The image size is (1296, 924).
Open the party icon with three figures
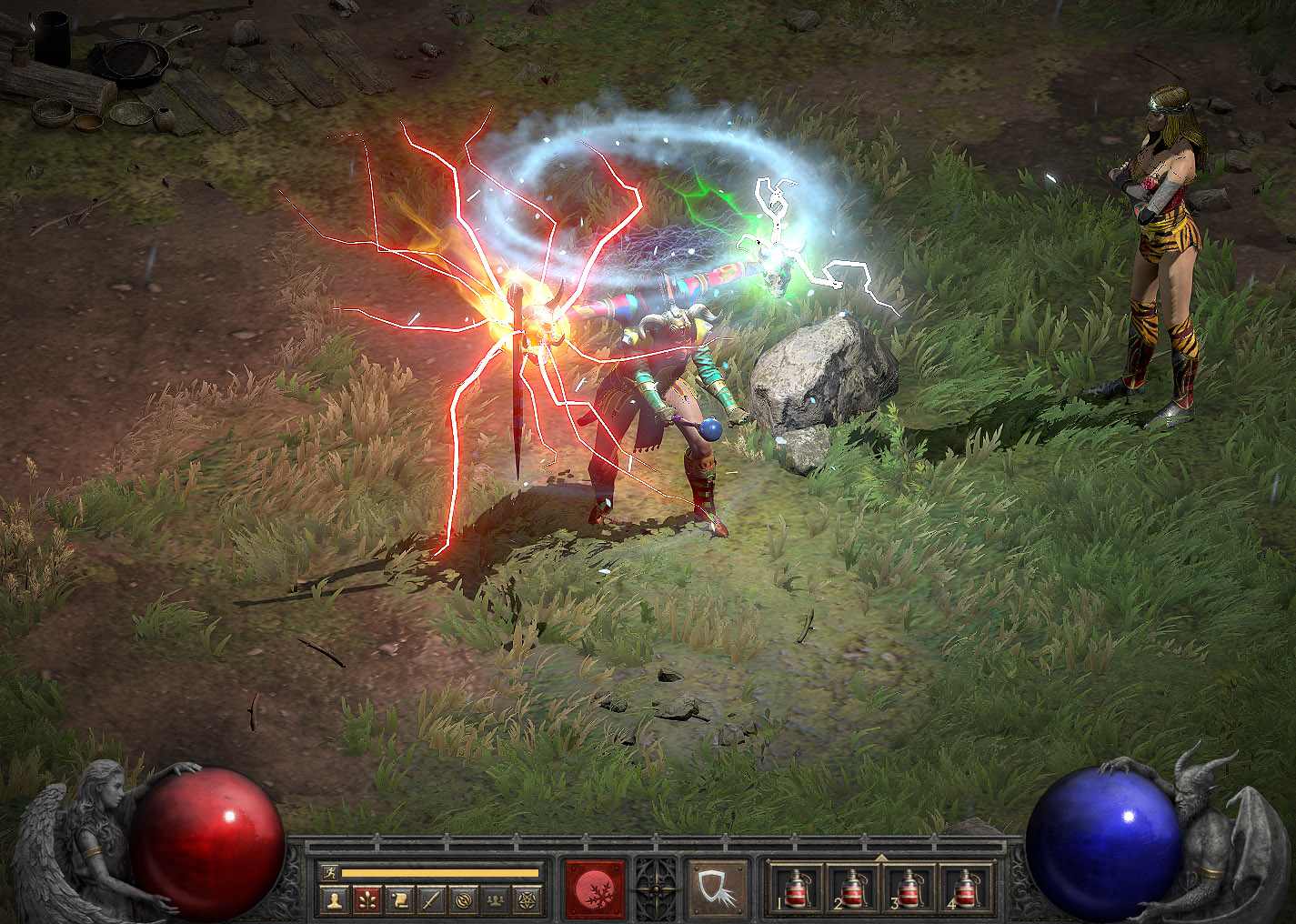point(496,901)
